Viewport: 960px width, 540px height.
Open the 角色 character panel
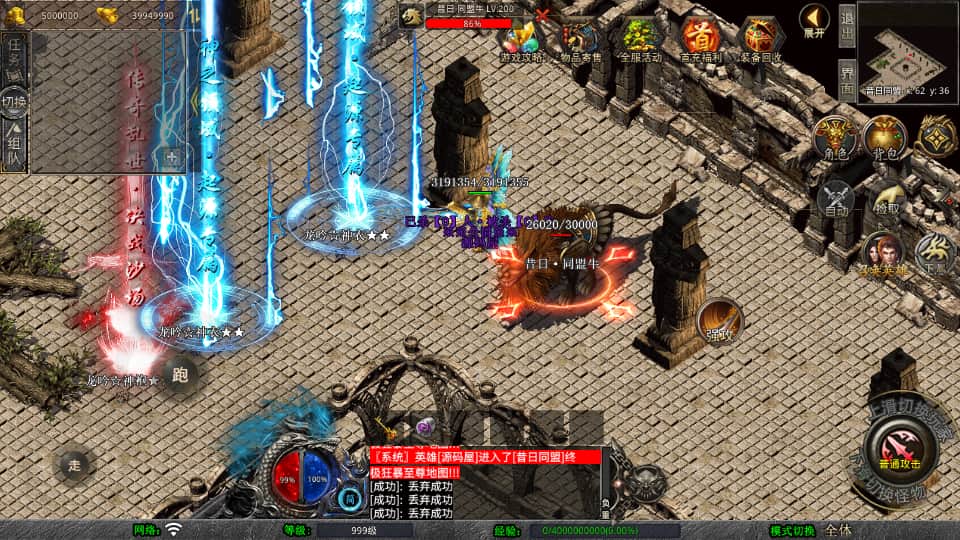tap(833, 139)
